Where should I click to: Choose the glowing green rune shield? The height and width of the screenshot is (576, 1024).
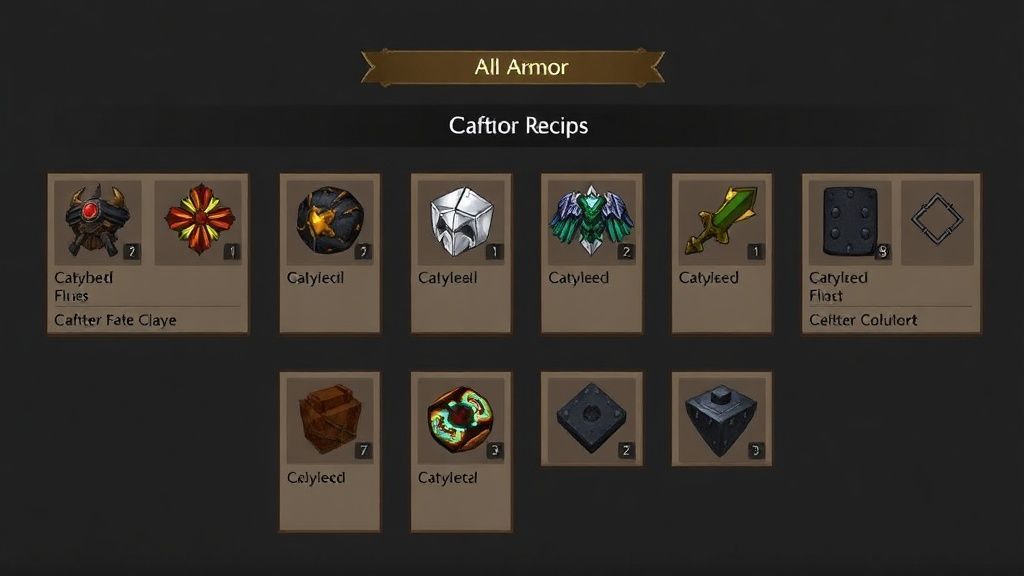(460, 418)
